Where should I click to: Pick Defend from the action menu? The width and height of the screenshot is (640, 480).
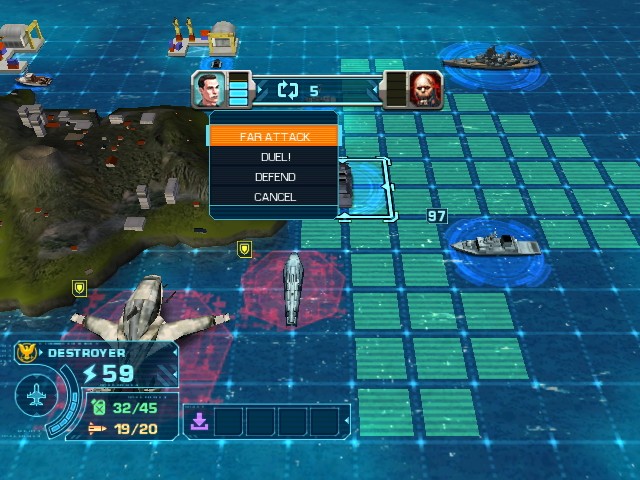275,177
